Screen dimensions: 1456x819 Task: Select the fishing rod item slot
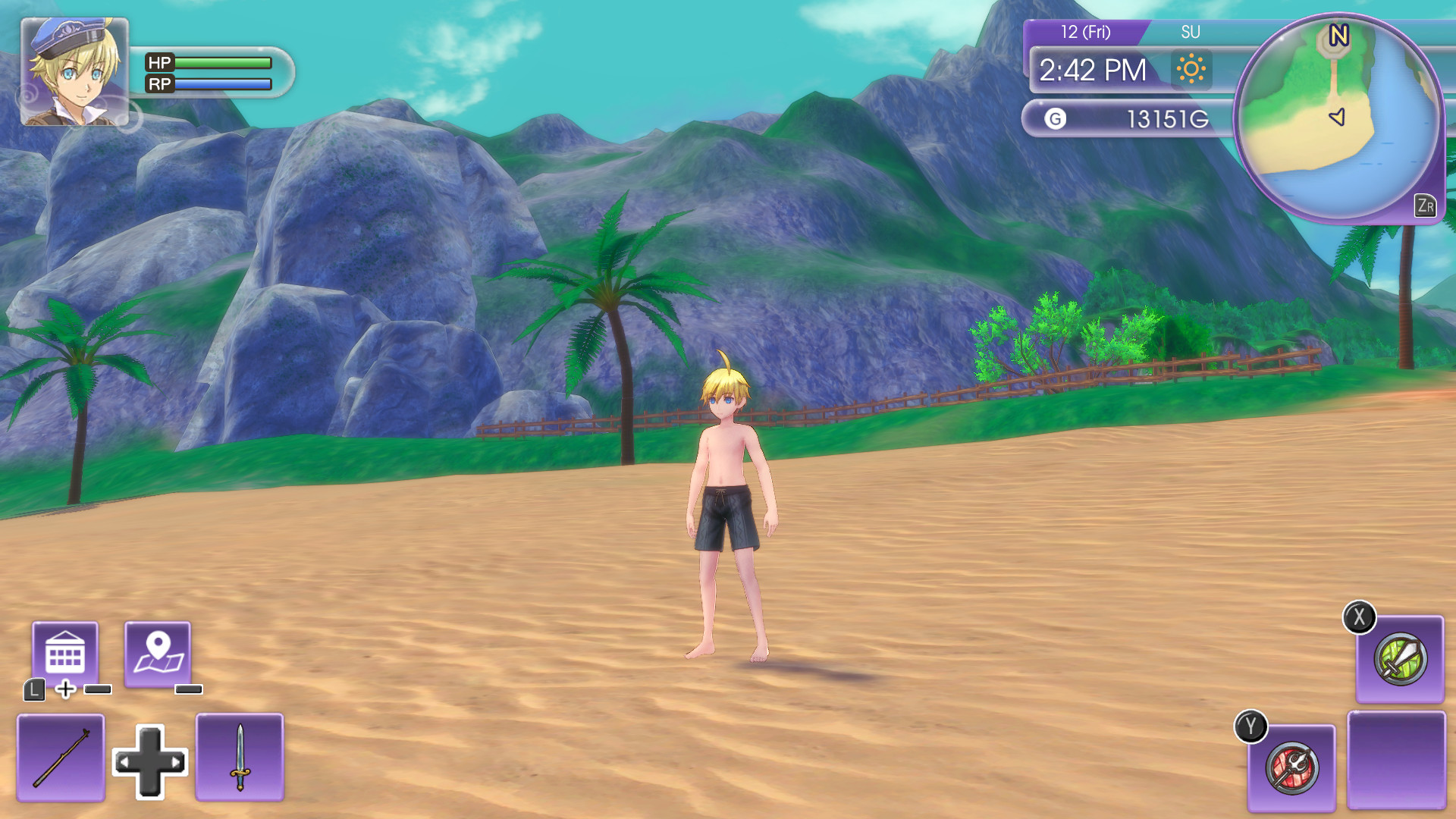[x=60, y=758]
